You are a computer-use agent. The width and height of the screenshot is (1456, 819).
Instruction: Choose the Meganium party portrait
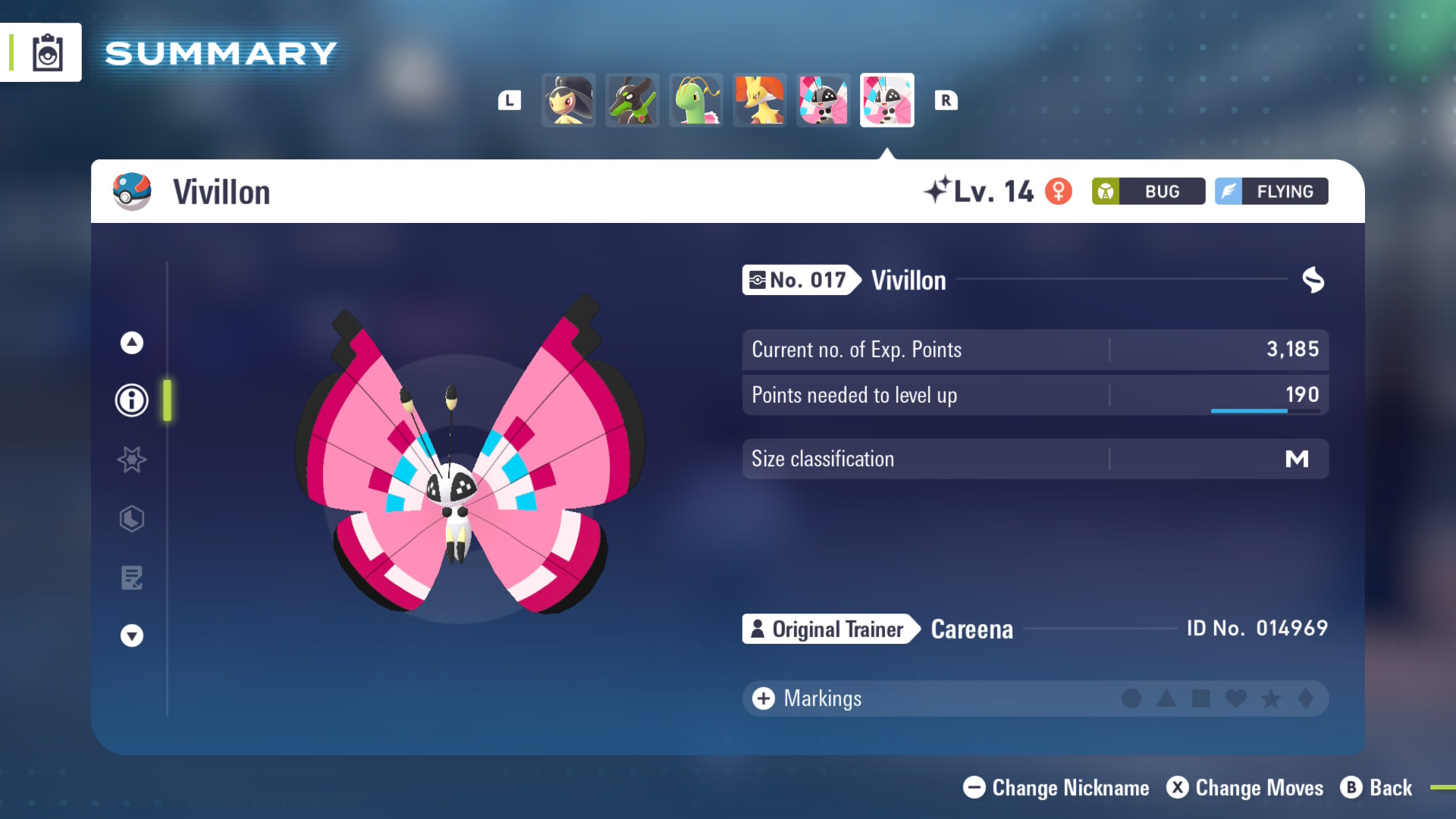(x=696, y=100)
